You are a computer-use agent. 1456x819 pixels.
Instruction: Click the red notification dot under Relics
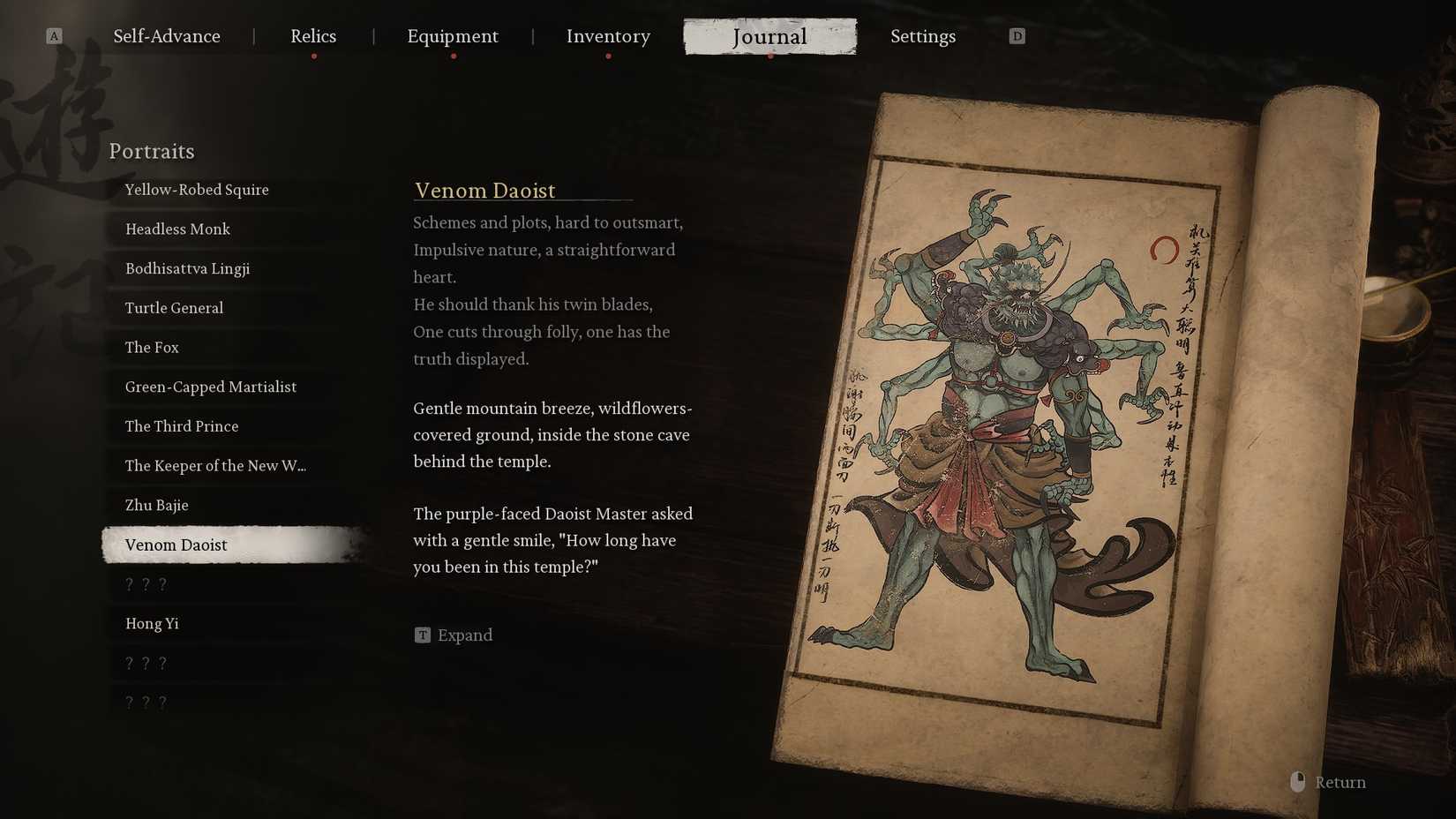313,55
